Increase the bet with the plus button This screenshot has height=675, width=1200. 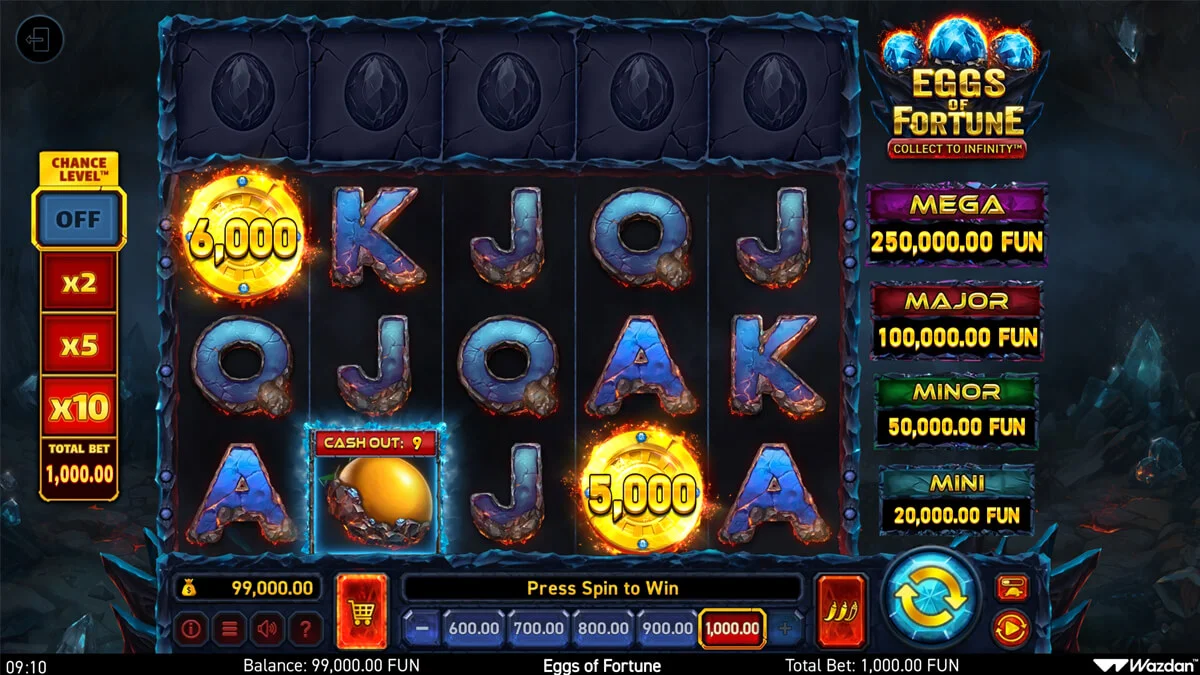pos(785,629)
